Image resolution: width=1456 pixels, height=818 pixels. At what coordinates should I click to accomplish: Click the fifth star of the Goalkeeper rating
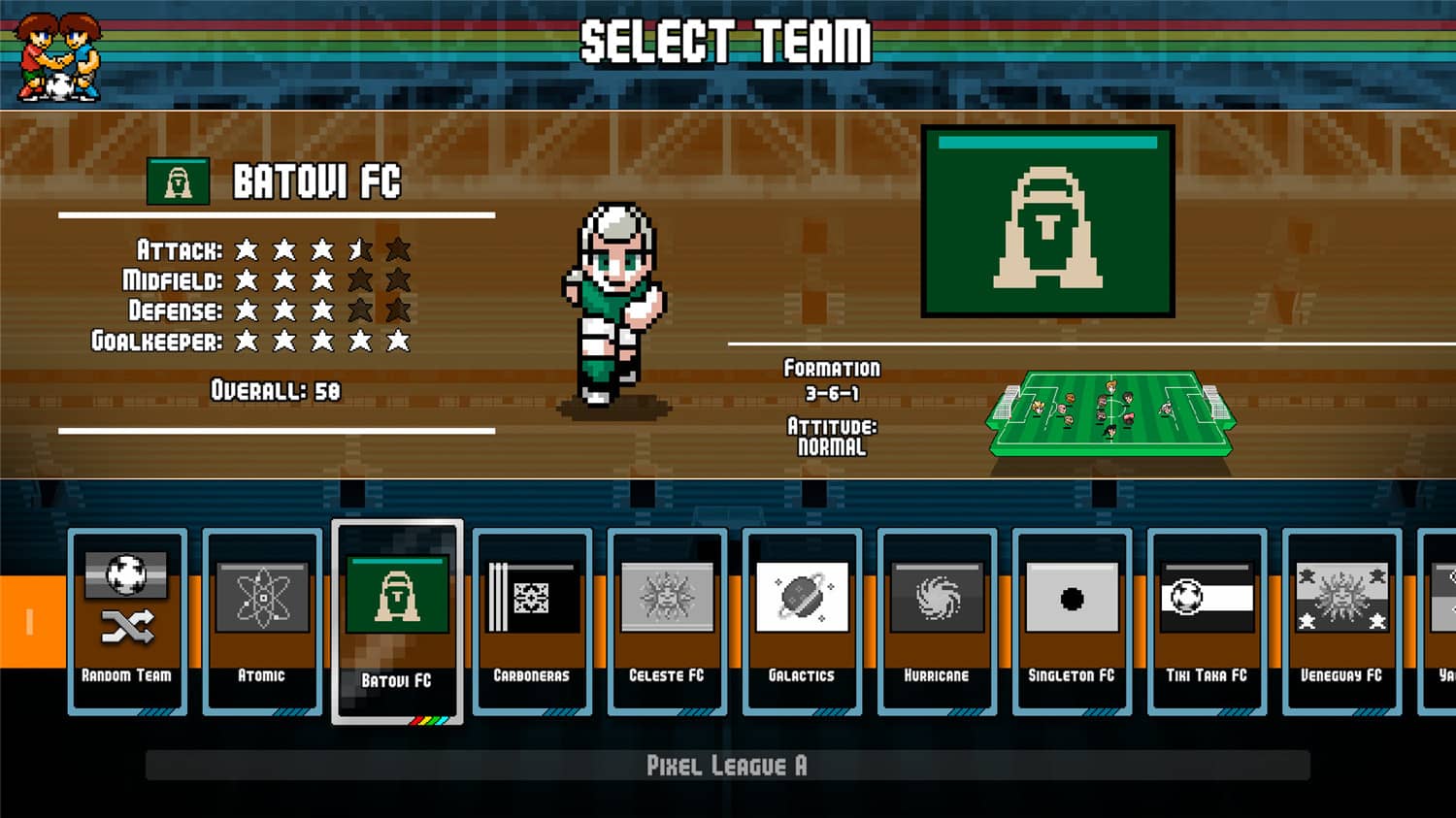[x=397, y=342]
